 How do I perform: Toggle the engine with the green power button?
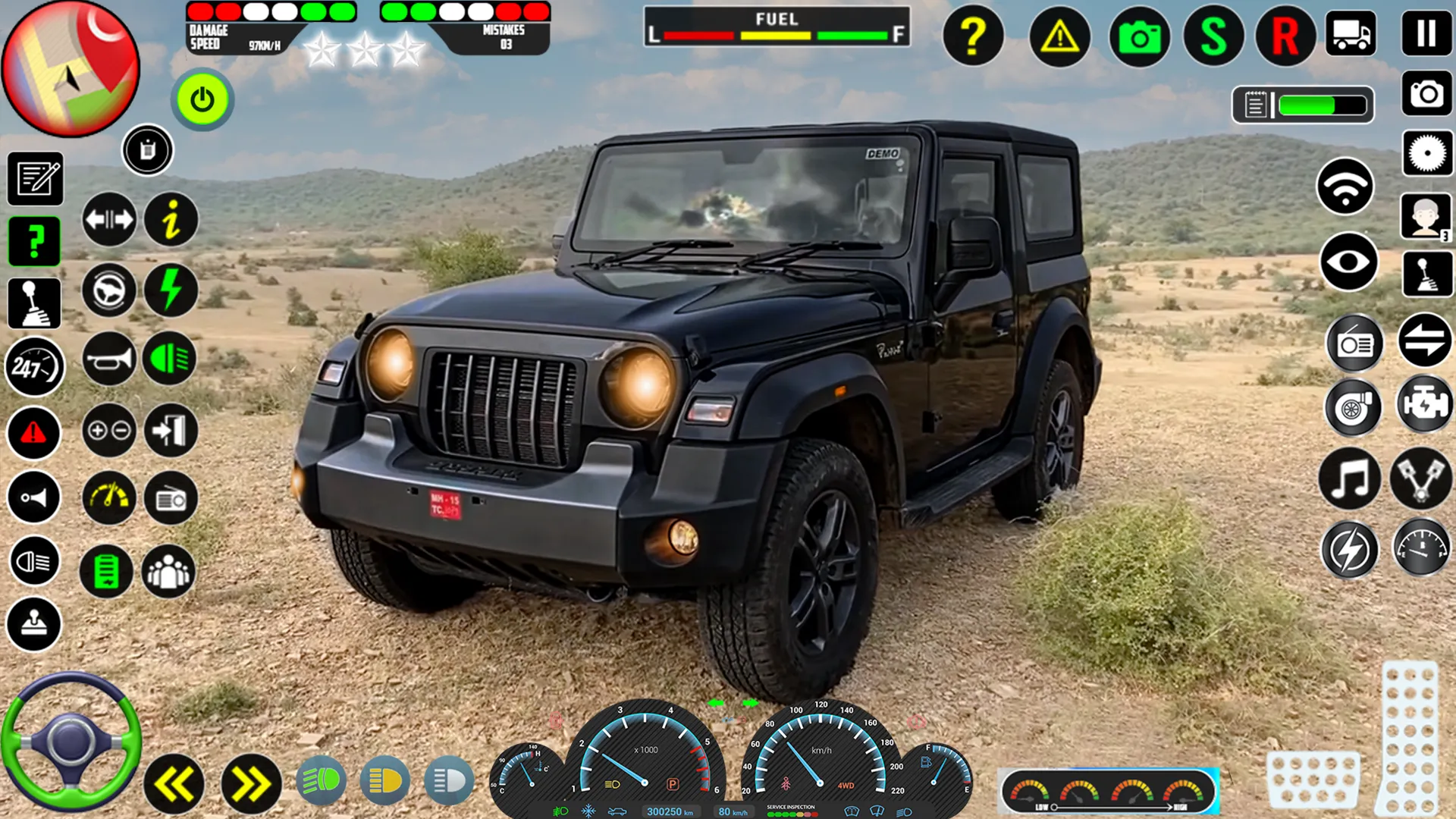coord(201,99)
